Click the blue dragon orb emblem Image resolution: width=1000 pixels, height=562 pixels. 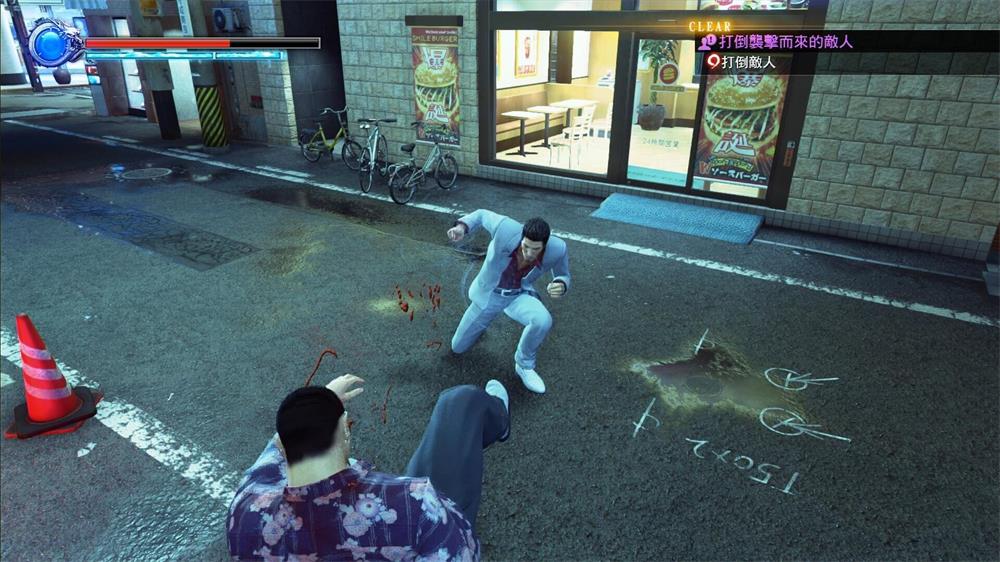[55, 42]
